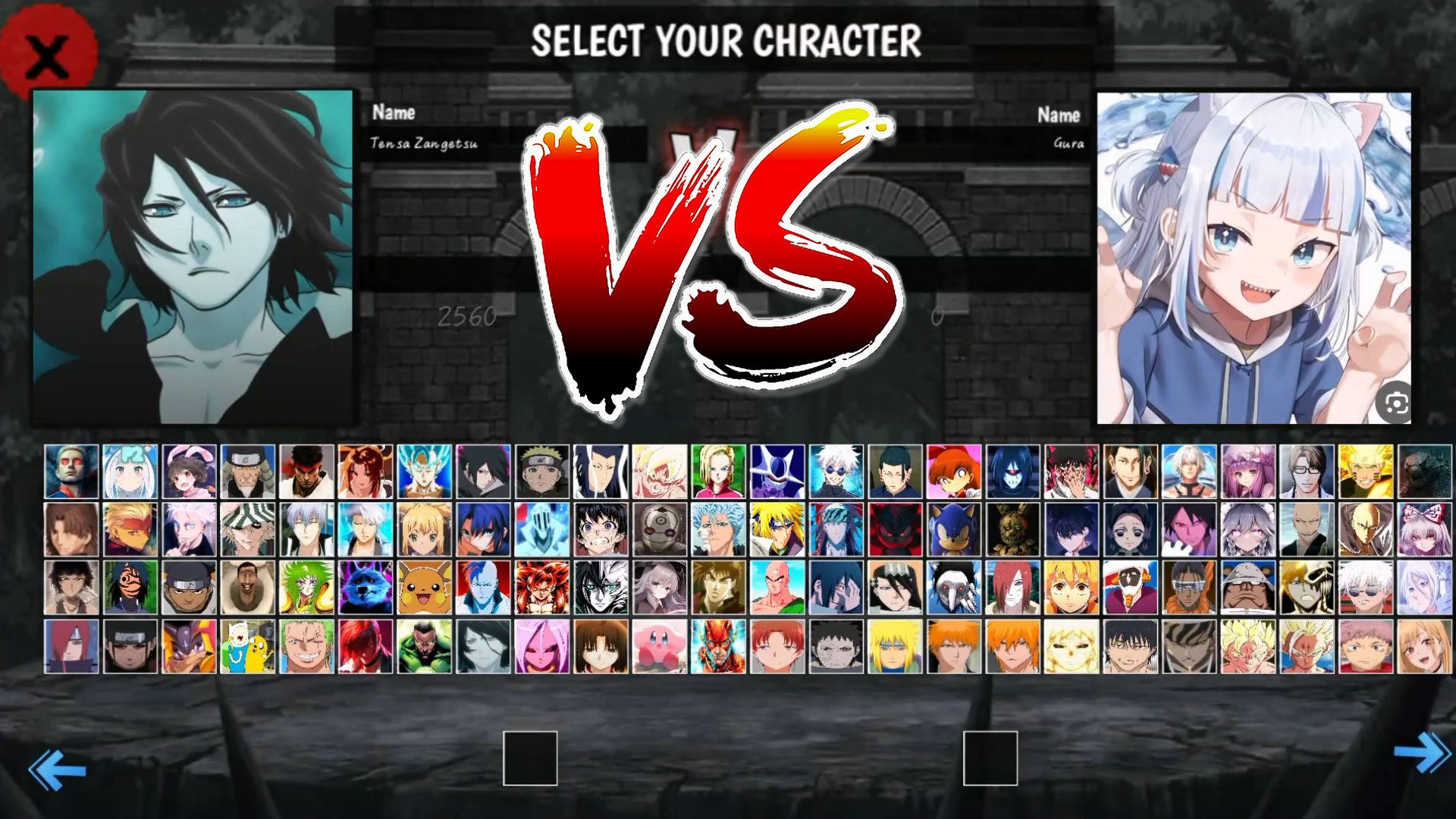Image resolution: width=1456 pixels, height=819 pixels.
Task: Select Saitama the bald hero
Action: (x=1365, y=529)
